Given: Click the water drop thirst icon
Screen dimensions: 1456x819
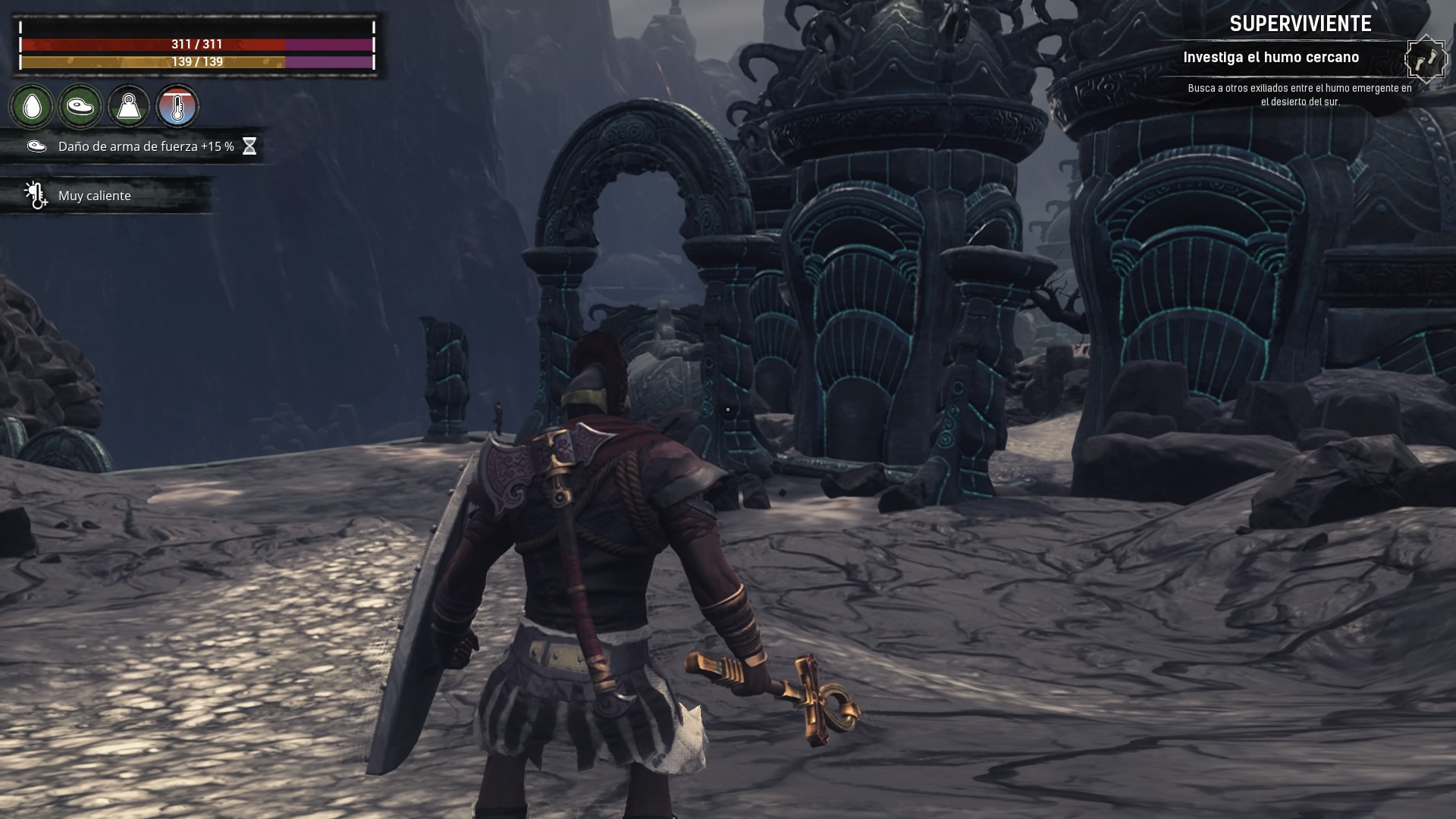Looking at the screenshot, I should point(32,107).
